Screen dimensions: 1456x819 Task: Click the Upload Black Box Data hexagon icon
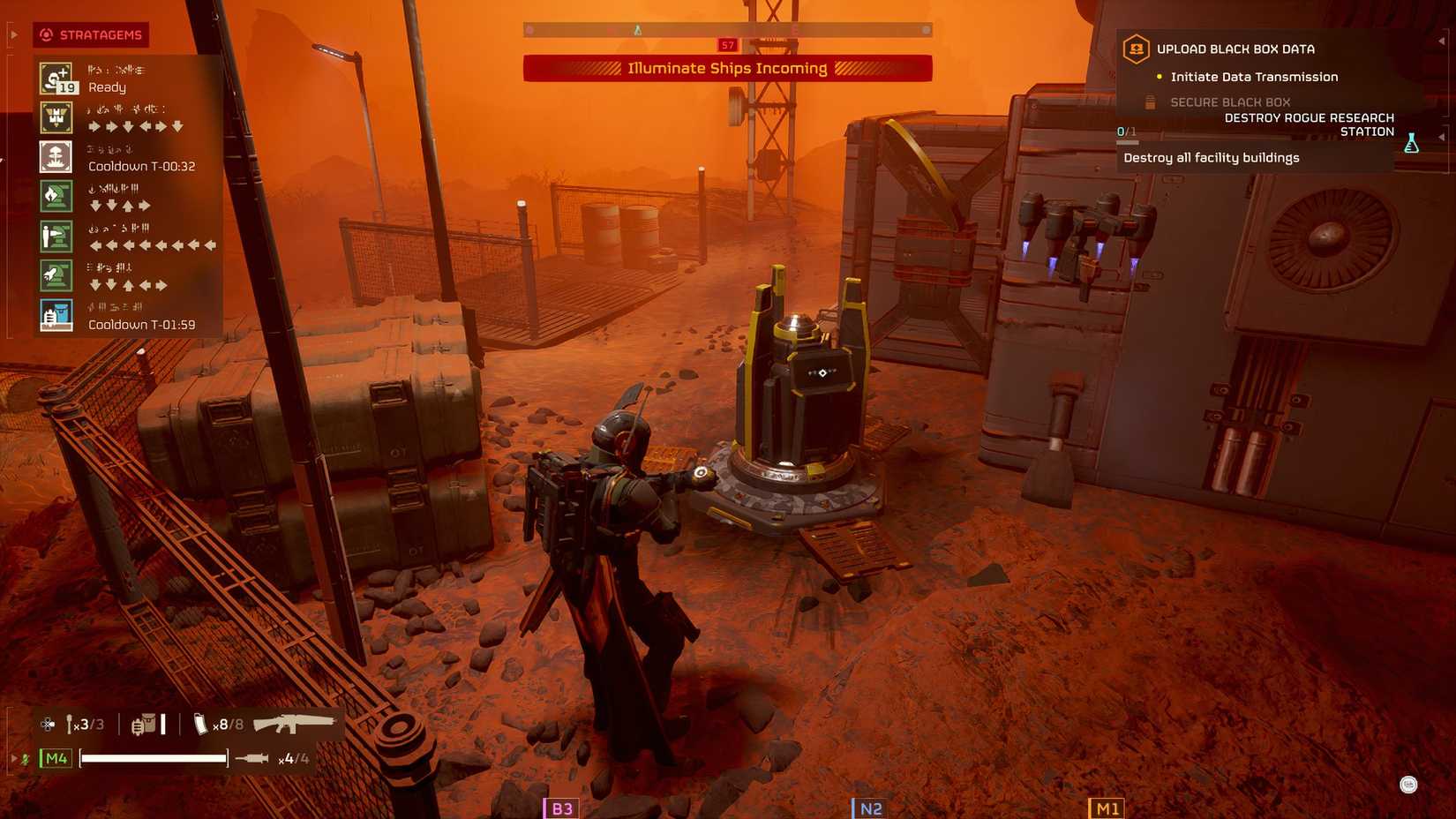[1135, 49]
